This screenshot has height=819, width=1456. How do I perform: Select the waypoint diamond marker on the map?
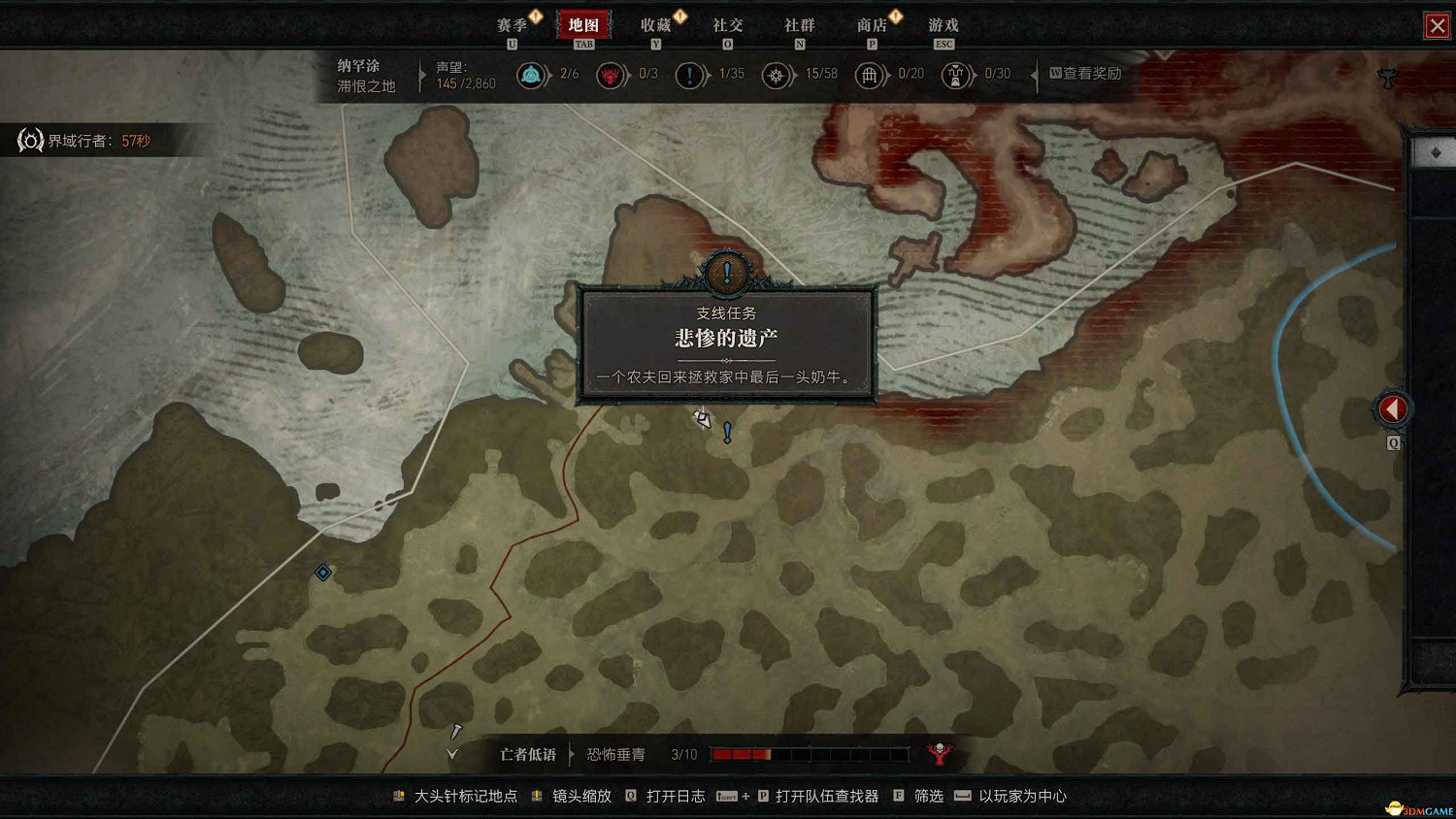pyautogui.click(x=321, y=572)
